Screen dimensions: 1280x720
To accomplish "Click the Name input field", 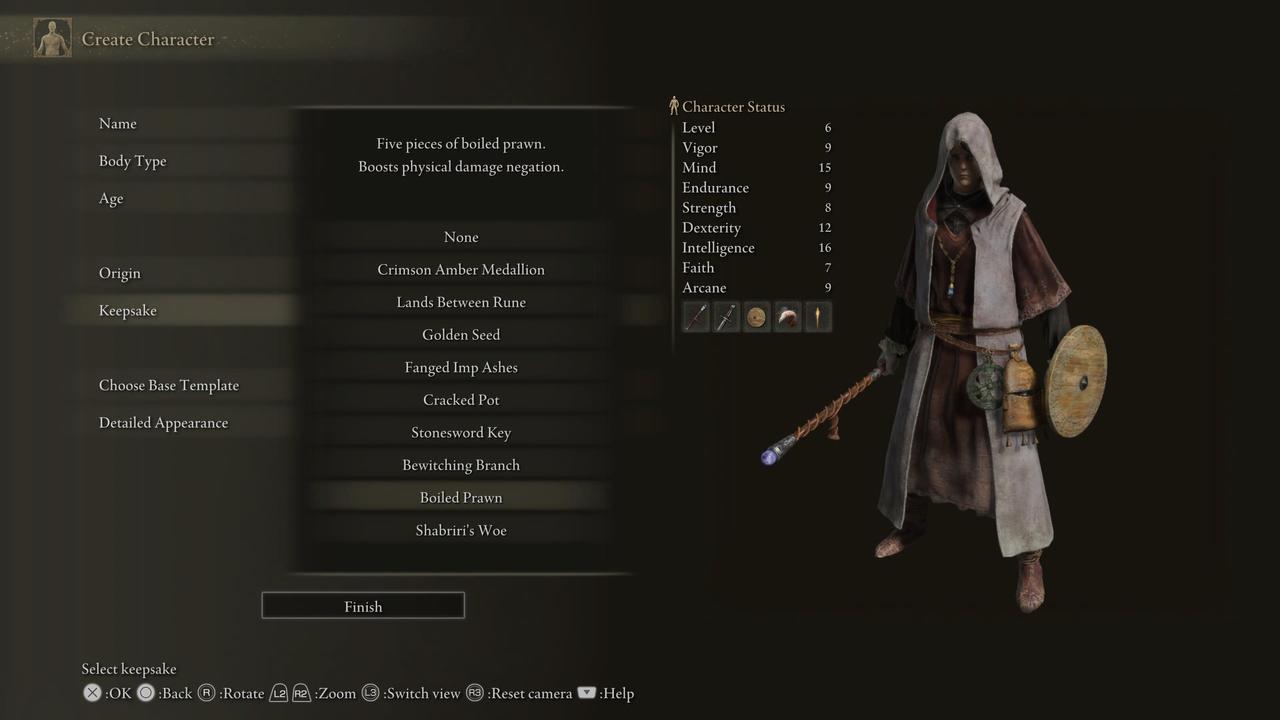I will [117, 123].
